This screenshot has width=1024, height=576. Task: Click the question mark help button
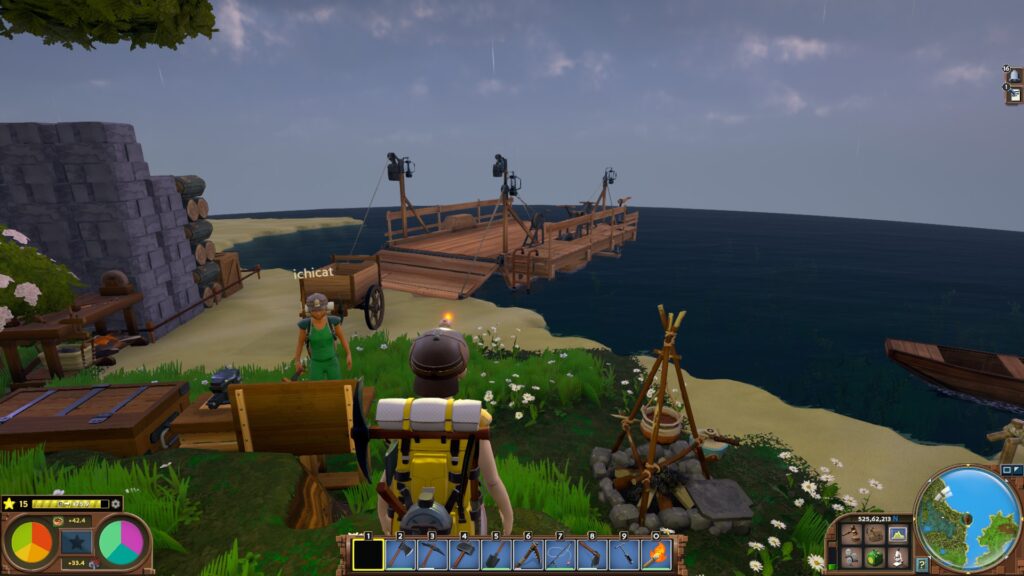pyautogui.click(x=921, y=564)
